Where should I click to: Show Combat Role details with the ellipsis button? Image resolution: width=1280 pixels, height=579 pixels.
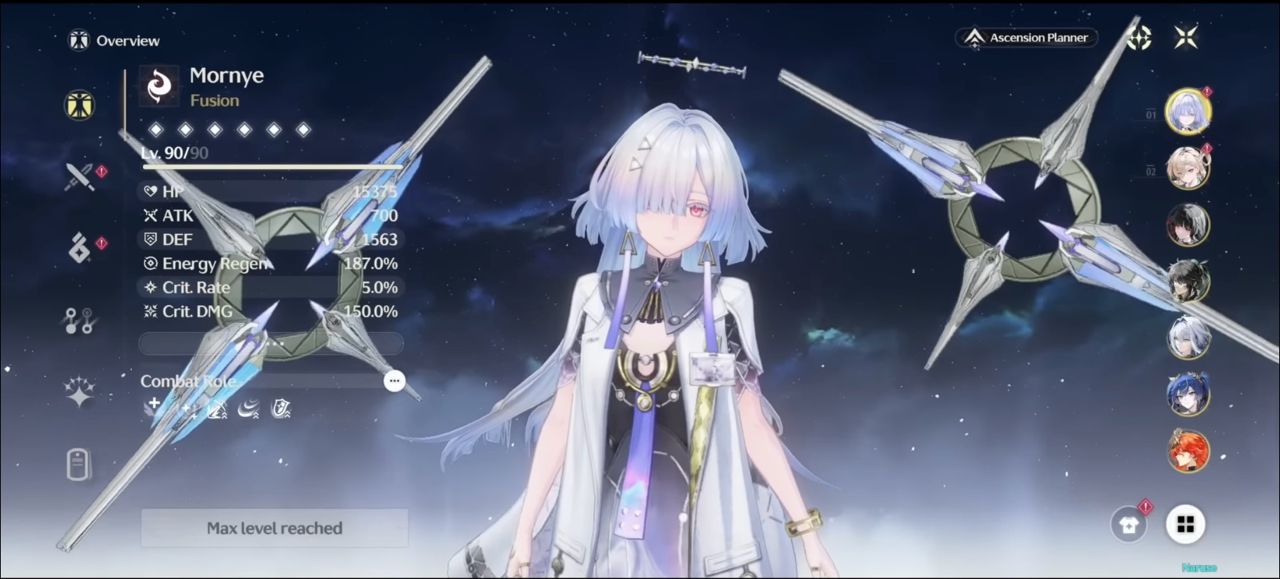(395, 381)
